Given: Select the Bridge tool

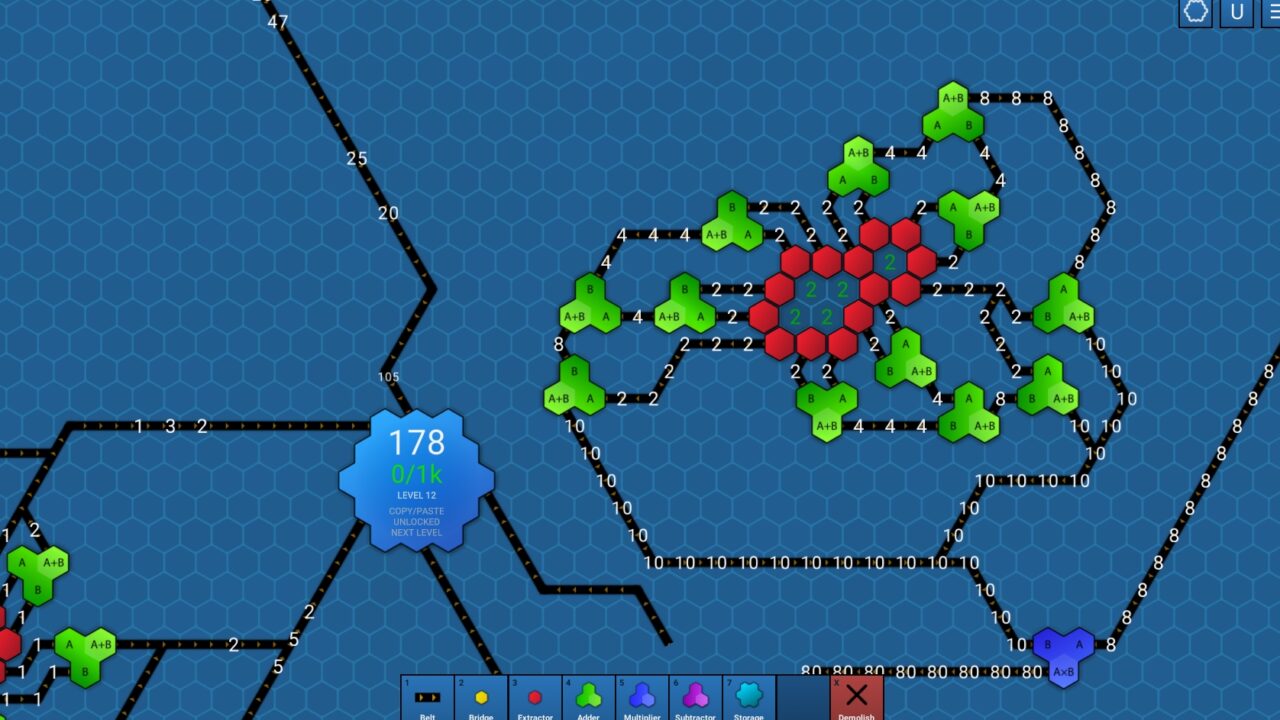Looking at the screenshot, I should click(x=481, y=695).
